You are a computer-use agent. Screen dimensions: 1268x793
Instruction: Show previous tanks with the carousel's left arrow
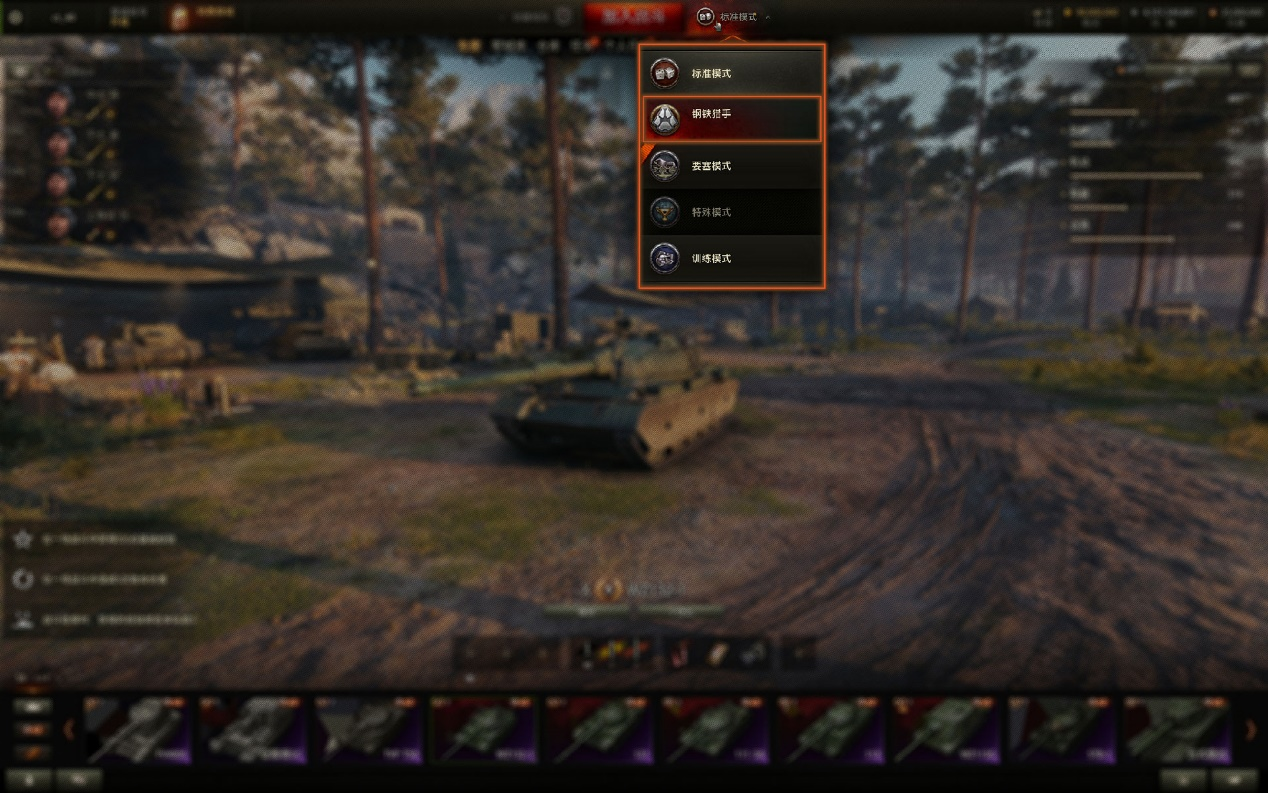[x=69, y=730]
